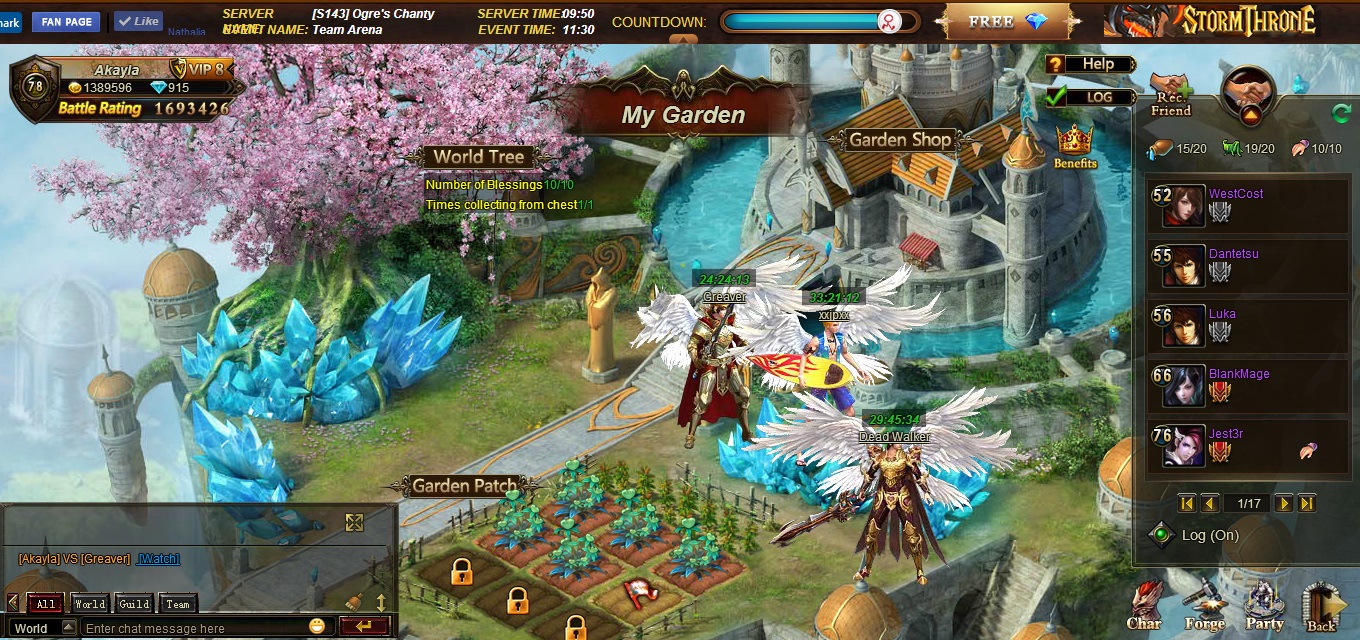The image size is (1360, 640).
Task: Click the Rec. Friend button
Action: click(1170, 95)
